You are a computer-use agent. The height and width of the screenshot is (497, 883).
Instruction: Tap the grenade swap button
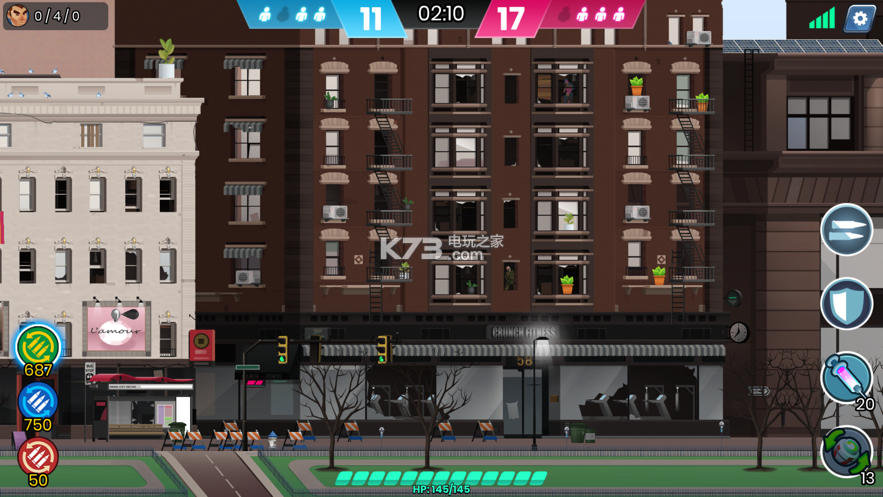pos(846,450)
